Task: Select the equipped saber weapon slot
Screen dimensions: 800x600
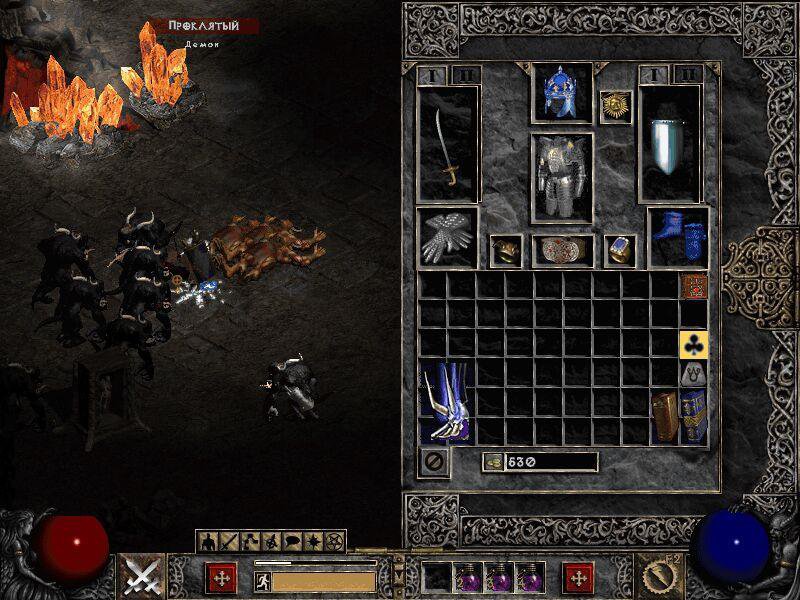Action: click(x=449, y=145)
